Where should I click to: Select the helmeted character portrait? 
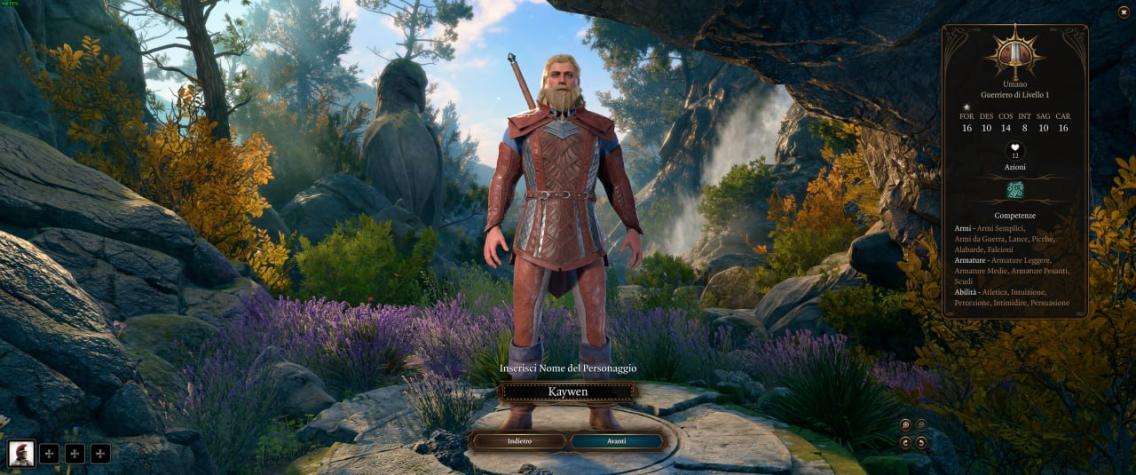pyautogui.click(x=21, y=453)
